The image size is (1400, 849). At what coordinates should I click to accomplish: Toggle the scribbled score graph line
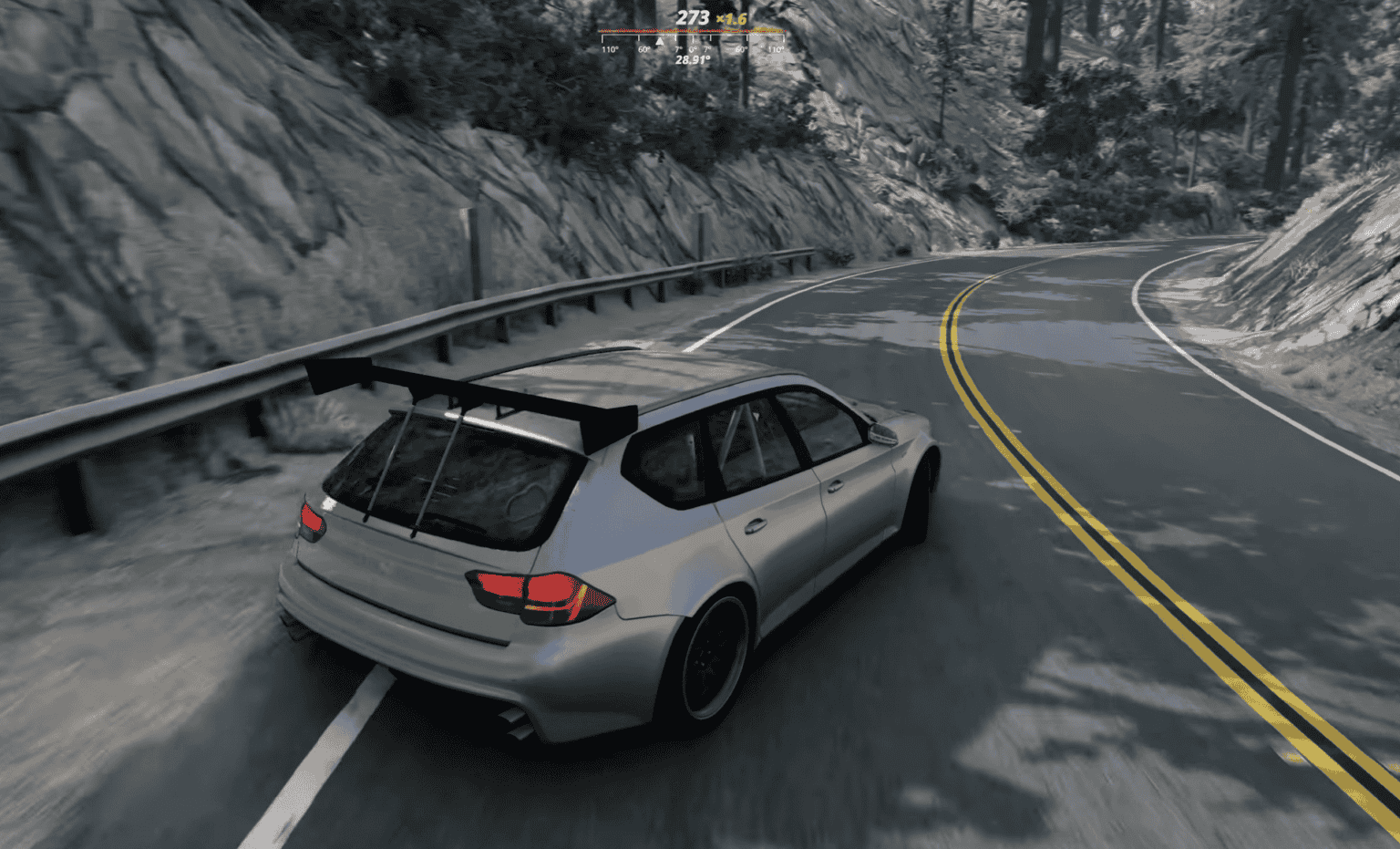(691, 30)
